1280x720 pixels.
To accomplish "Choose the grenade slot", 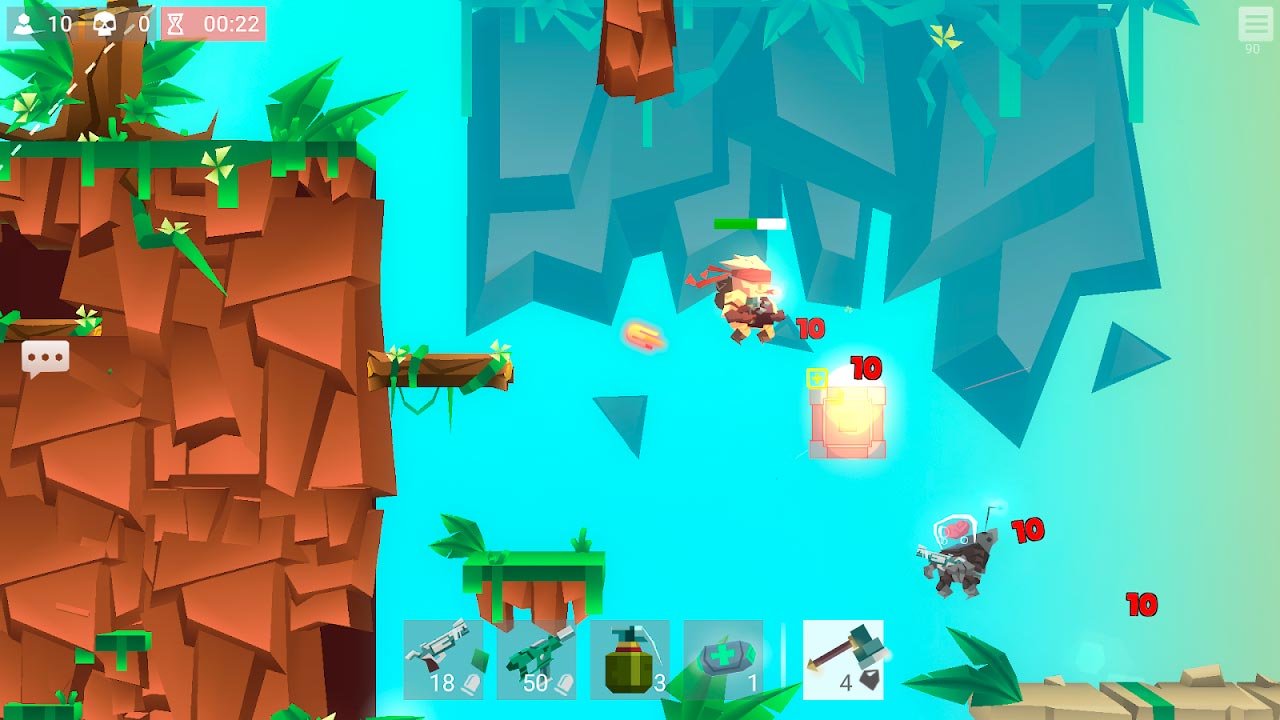I will 630,659.
